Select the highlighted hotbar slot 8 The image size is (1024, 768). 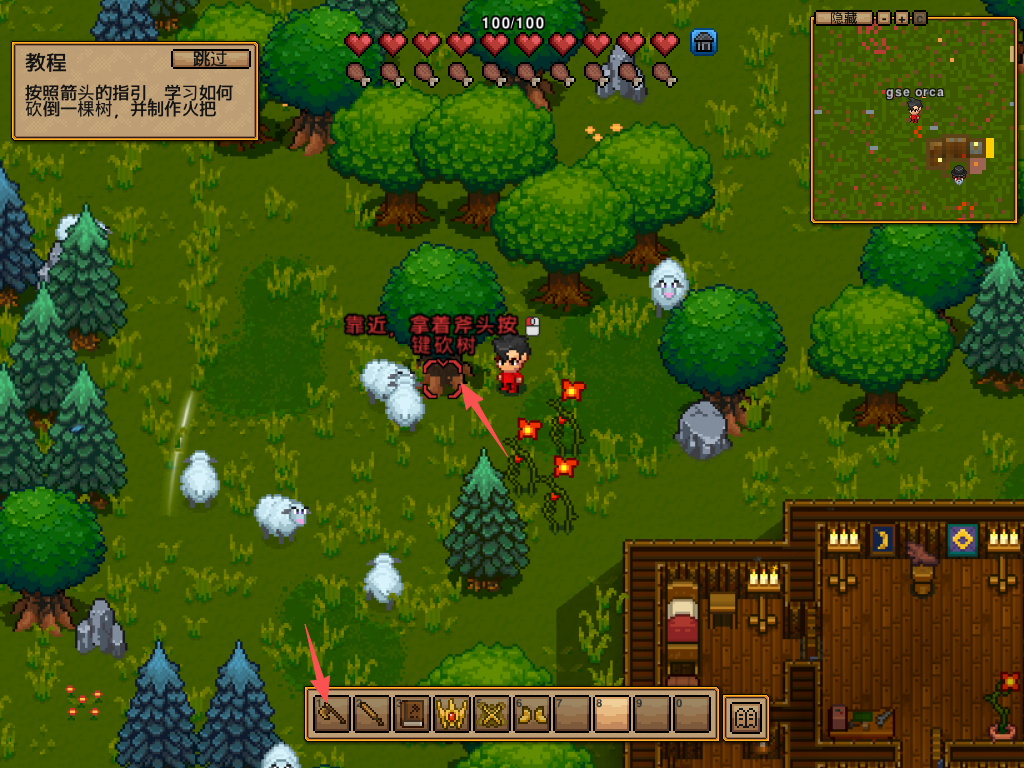click(612, 714)
